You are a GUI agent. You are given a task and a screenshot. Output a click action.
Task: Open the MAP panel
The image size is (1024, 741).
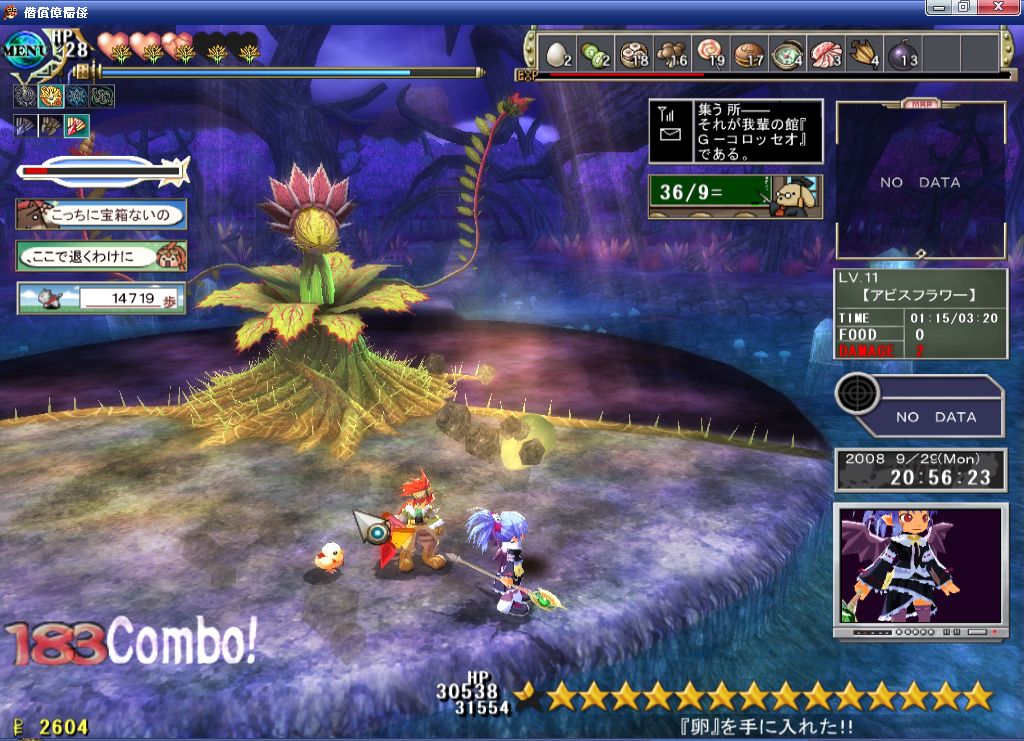coord(920,182)
